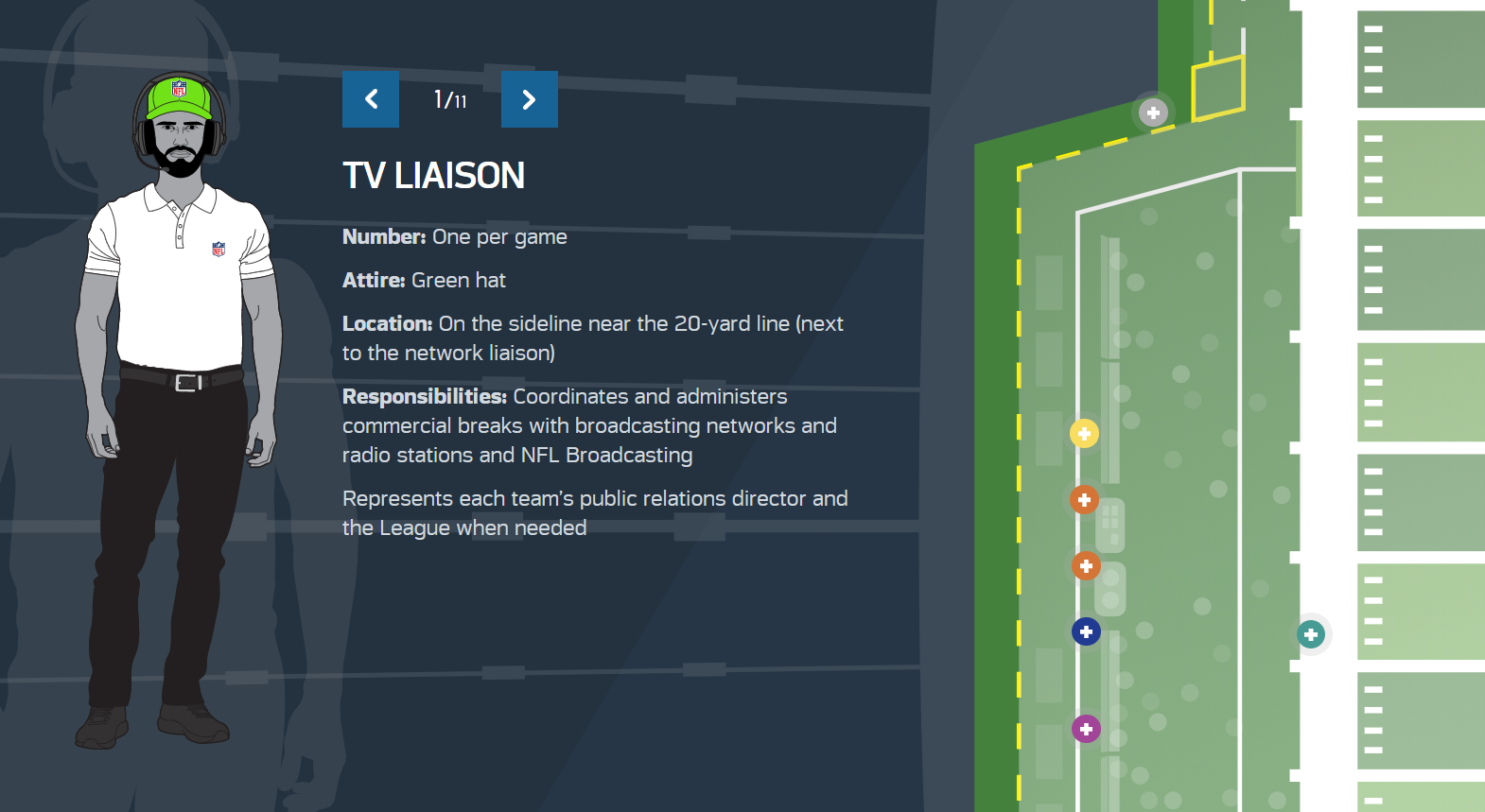
Task: Open the magenta plus marker's role details
Action: coord(1085,729)
